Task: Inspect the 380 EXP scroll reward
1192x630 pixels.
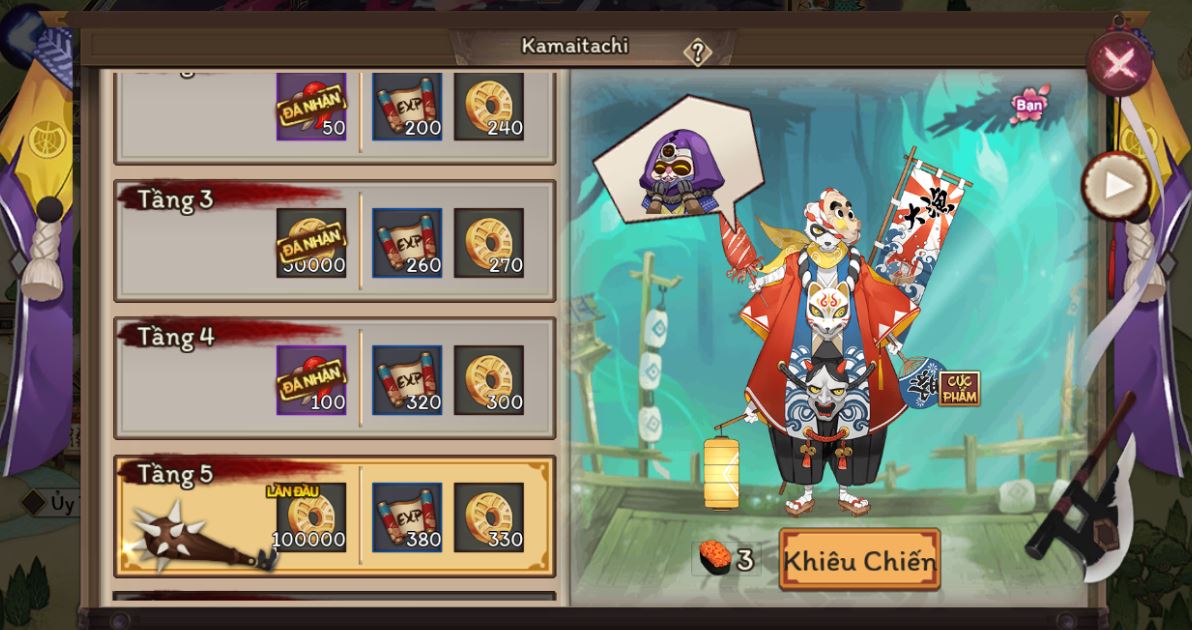Action: click(x=408, y=518)
